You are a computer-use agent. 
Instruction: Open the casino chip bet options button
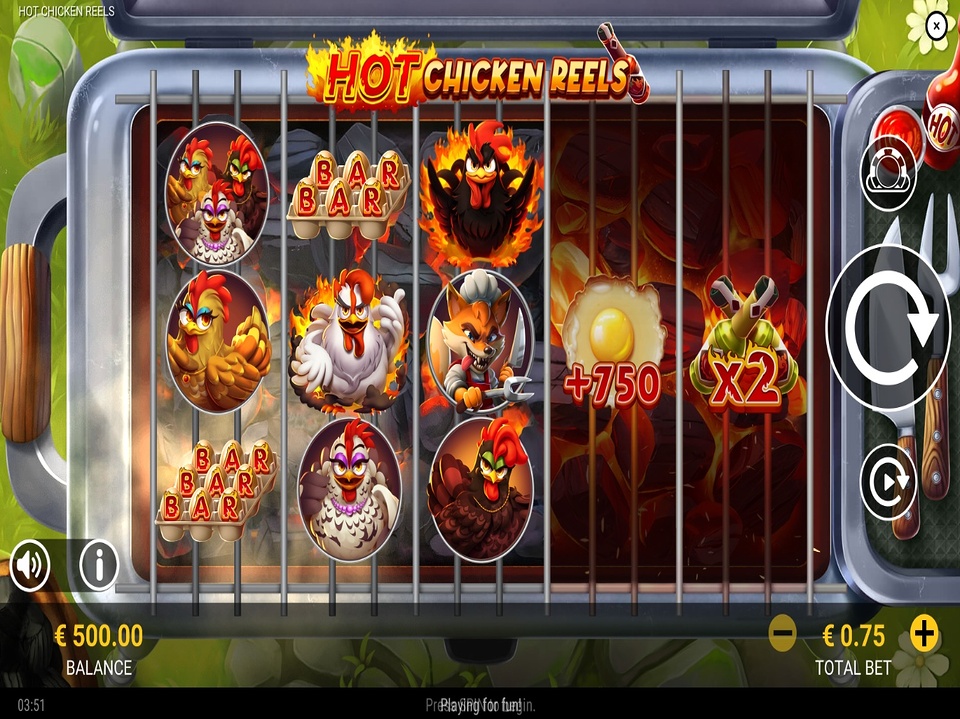point(888,173)
